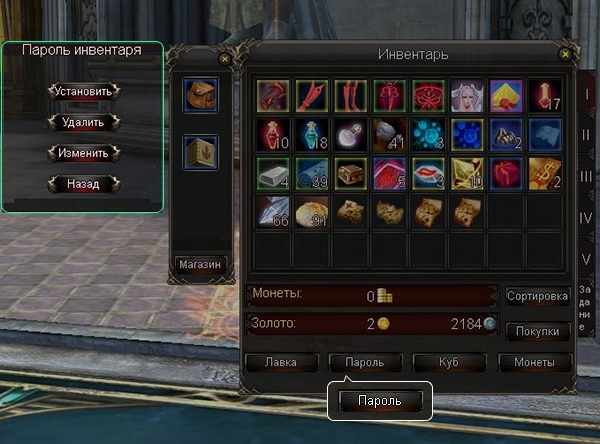This screenshot has width=600, height=444.
Task: Switch to inventory page V tab
Action: 587,258
